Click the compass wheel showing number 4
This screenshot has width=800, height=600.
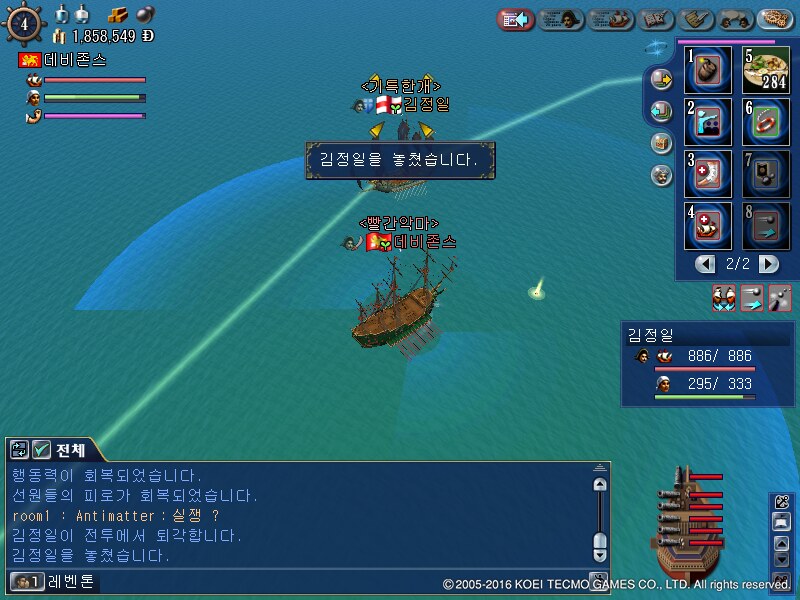coord(22,22)
